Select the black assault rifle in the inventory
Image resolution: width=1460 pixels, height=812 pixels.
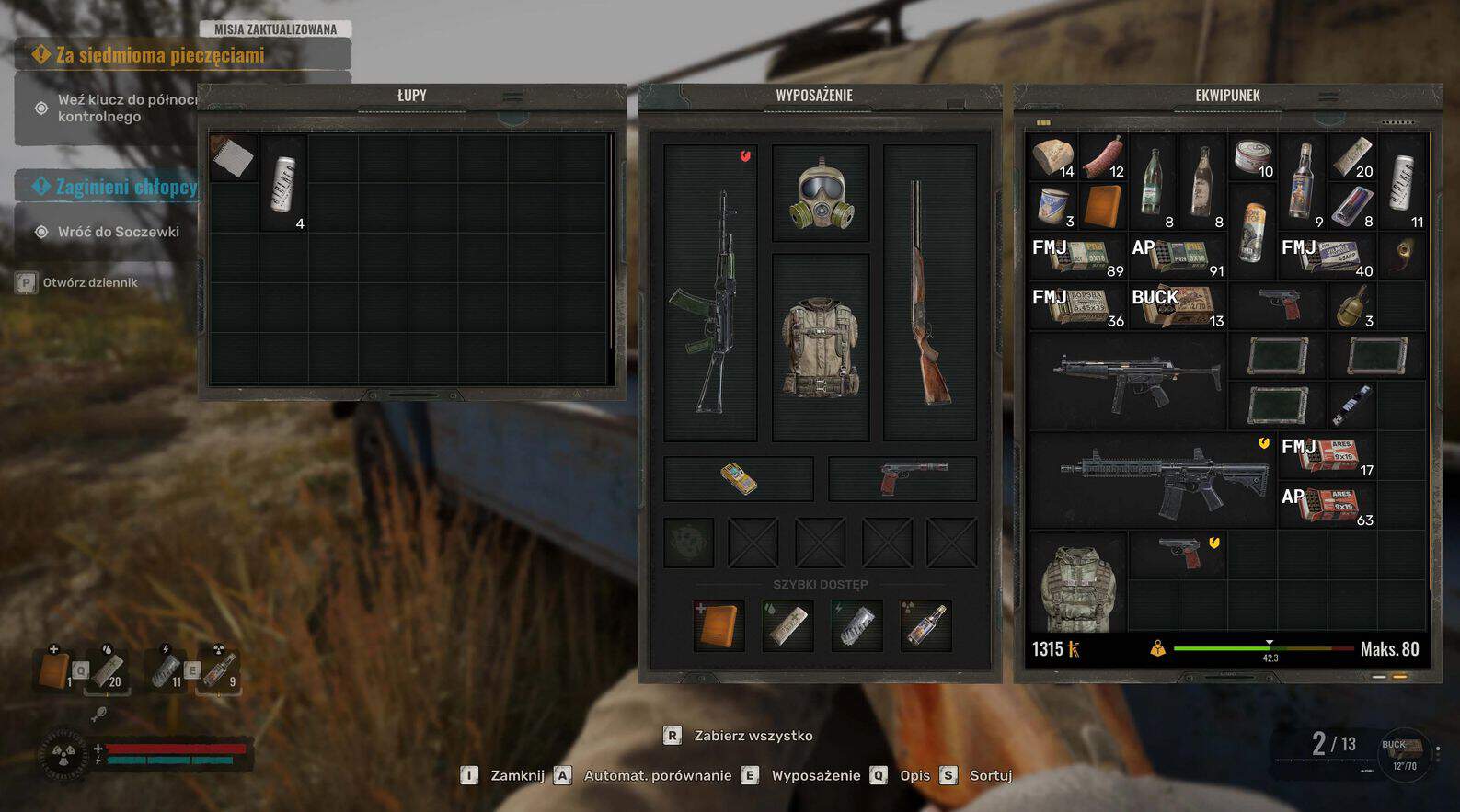click(1154, 480)
